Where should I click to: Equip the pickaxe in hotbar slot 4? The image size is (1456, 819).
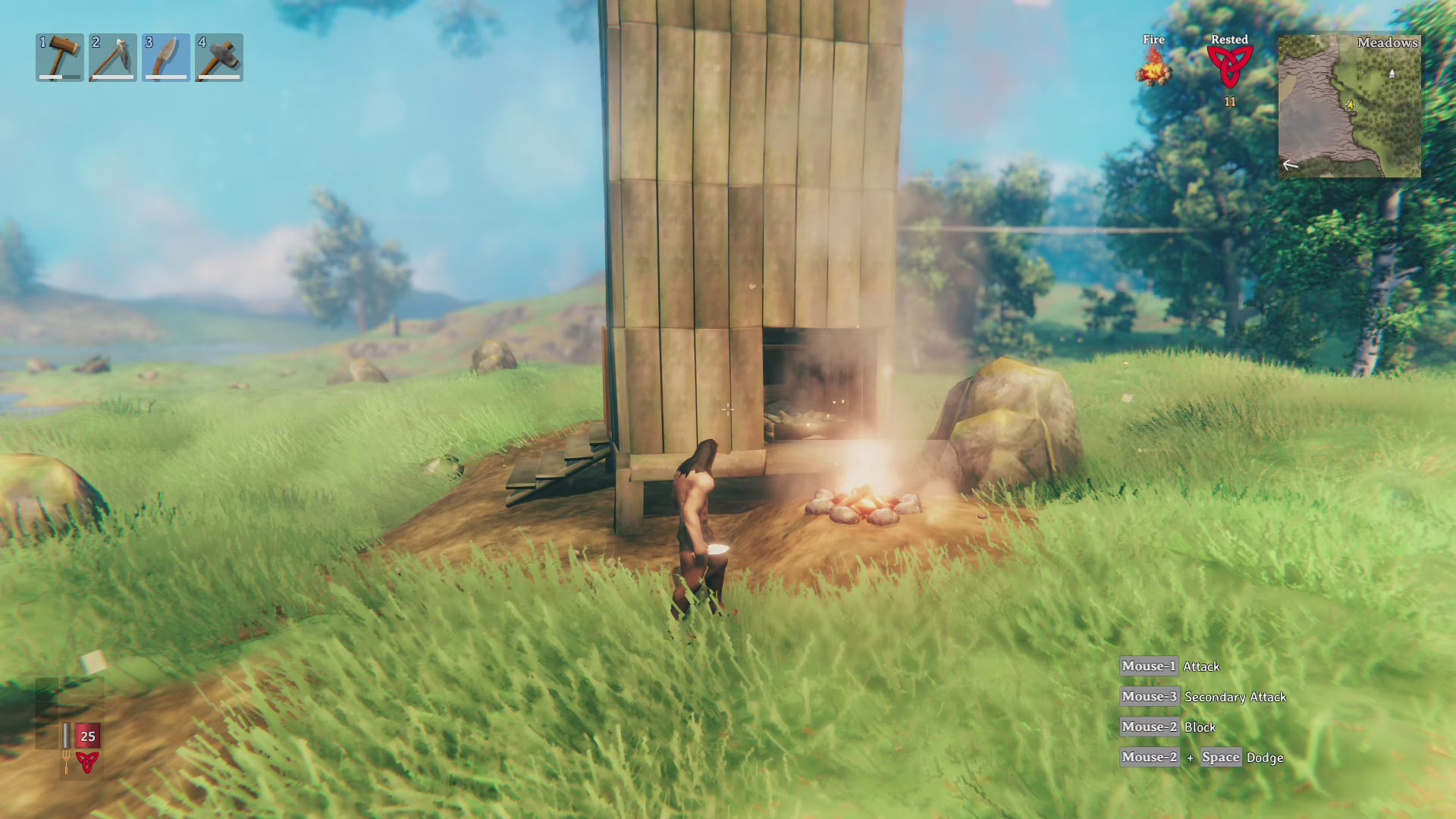point(218,55)
